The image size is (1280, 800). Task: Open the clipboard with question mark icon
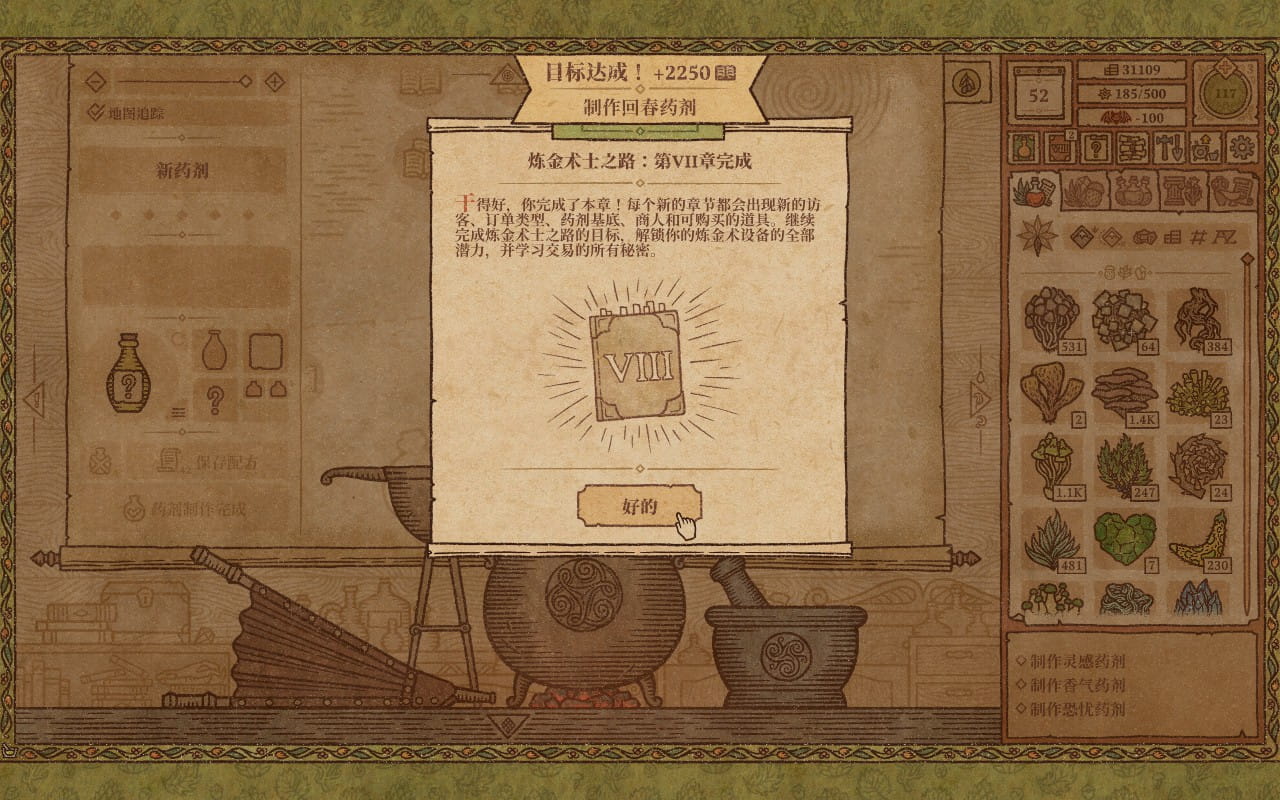pos(1095,147)
